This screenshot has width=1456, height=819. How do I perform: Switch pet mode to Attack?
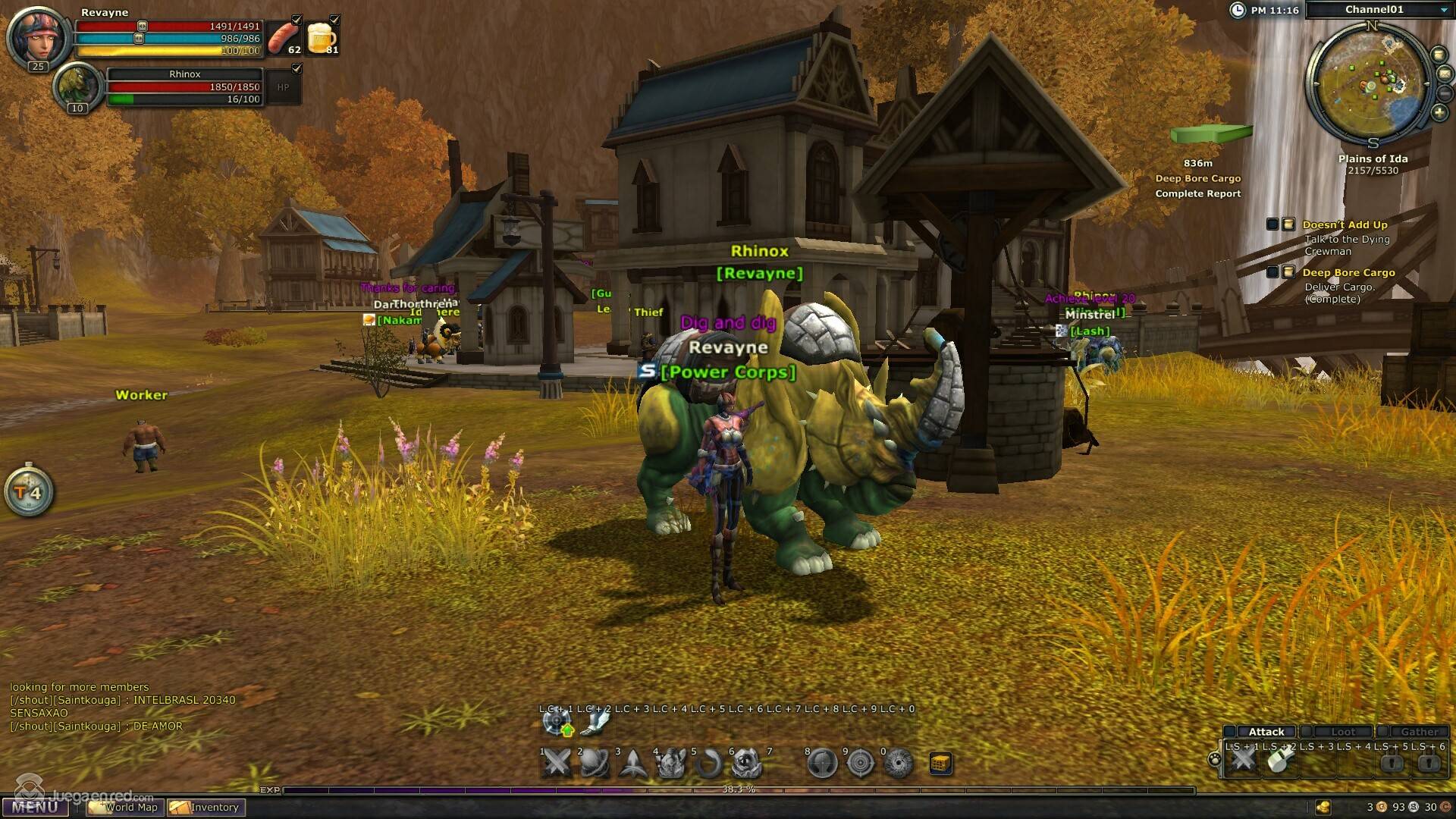[1266, 732]
